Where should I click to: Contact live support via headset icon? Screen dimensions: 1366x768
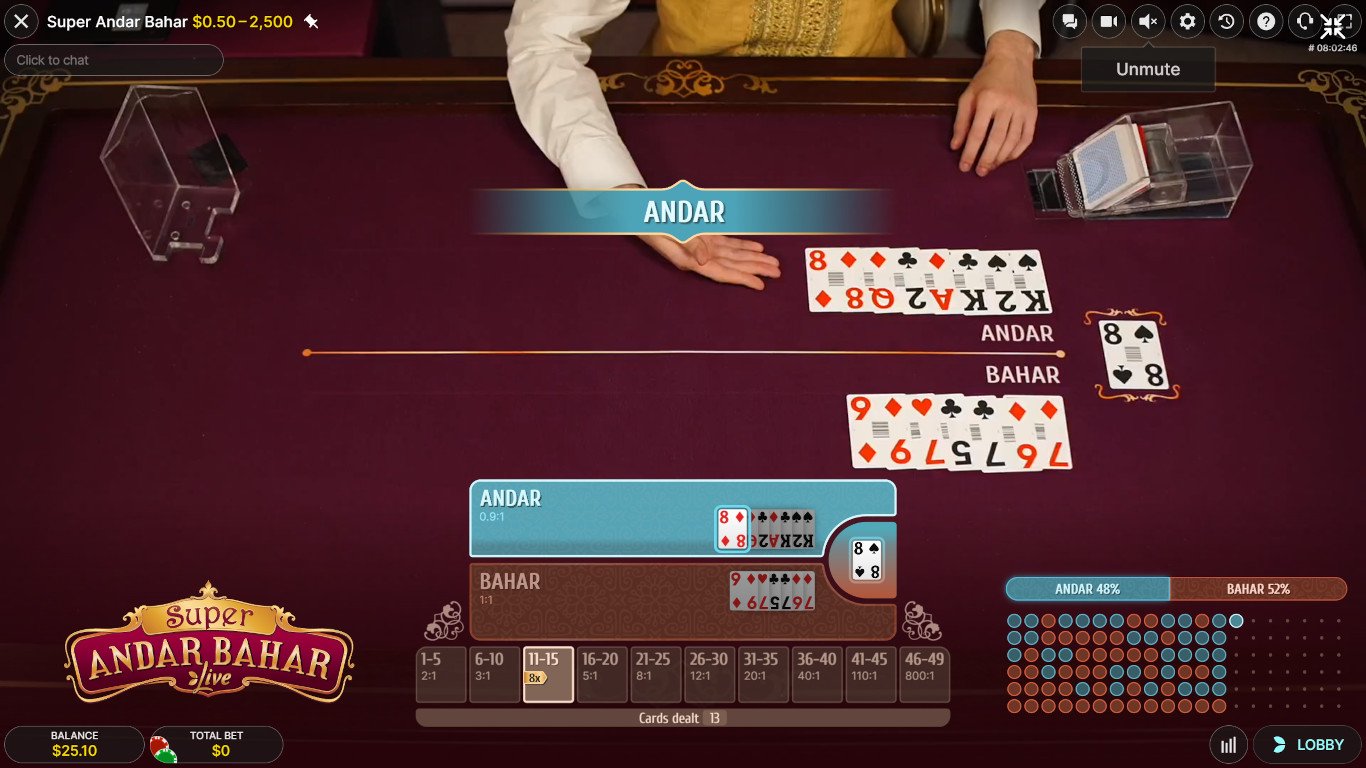tap(1305, 21)
